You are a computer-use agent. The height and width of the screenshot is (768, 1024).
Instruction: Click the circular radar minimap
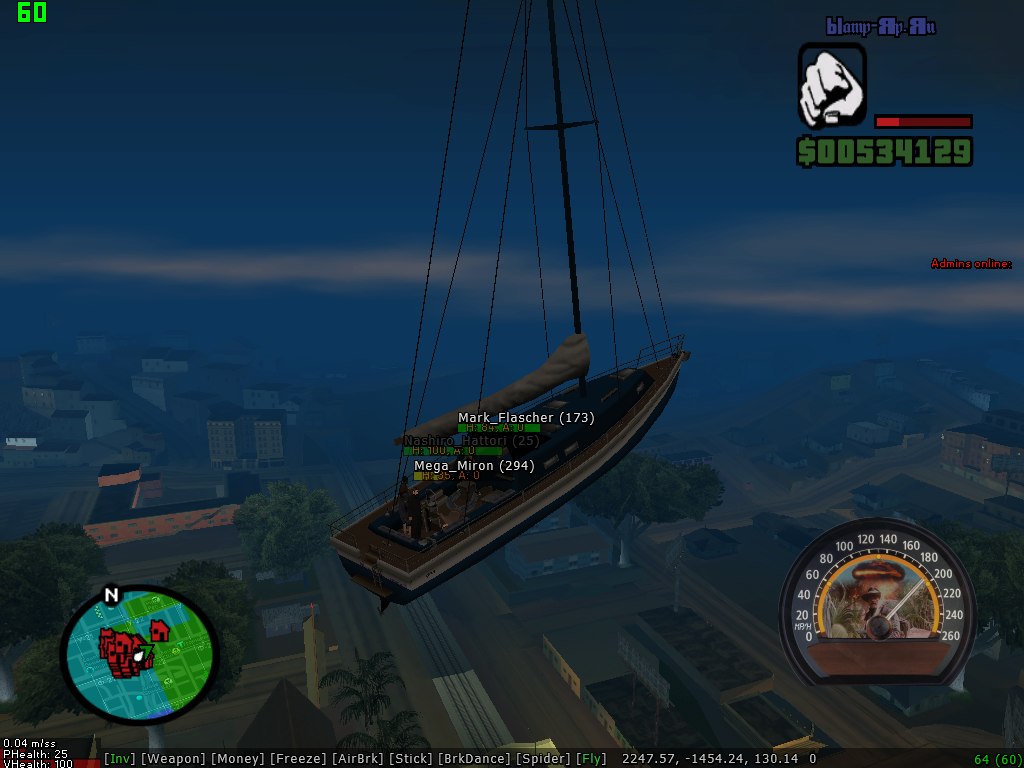pyautogui.click(x=139, y=655)
